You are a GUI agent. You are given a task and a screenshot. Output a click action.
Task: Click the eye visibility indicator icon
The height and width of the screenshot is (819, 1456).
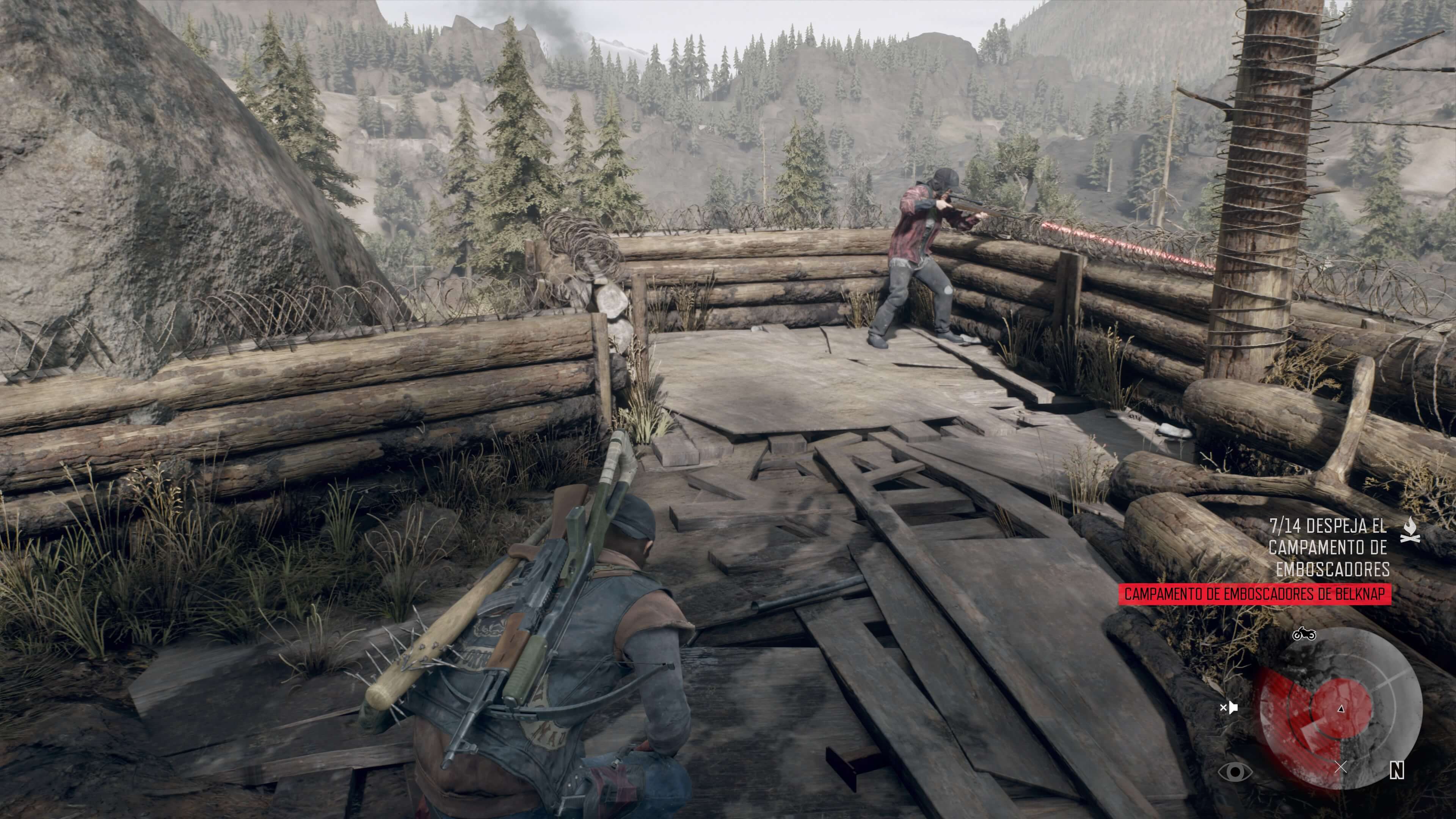1235,772
